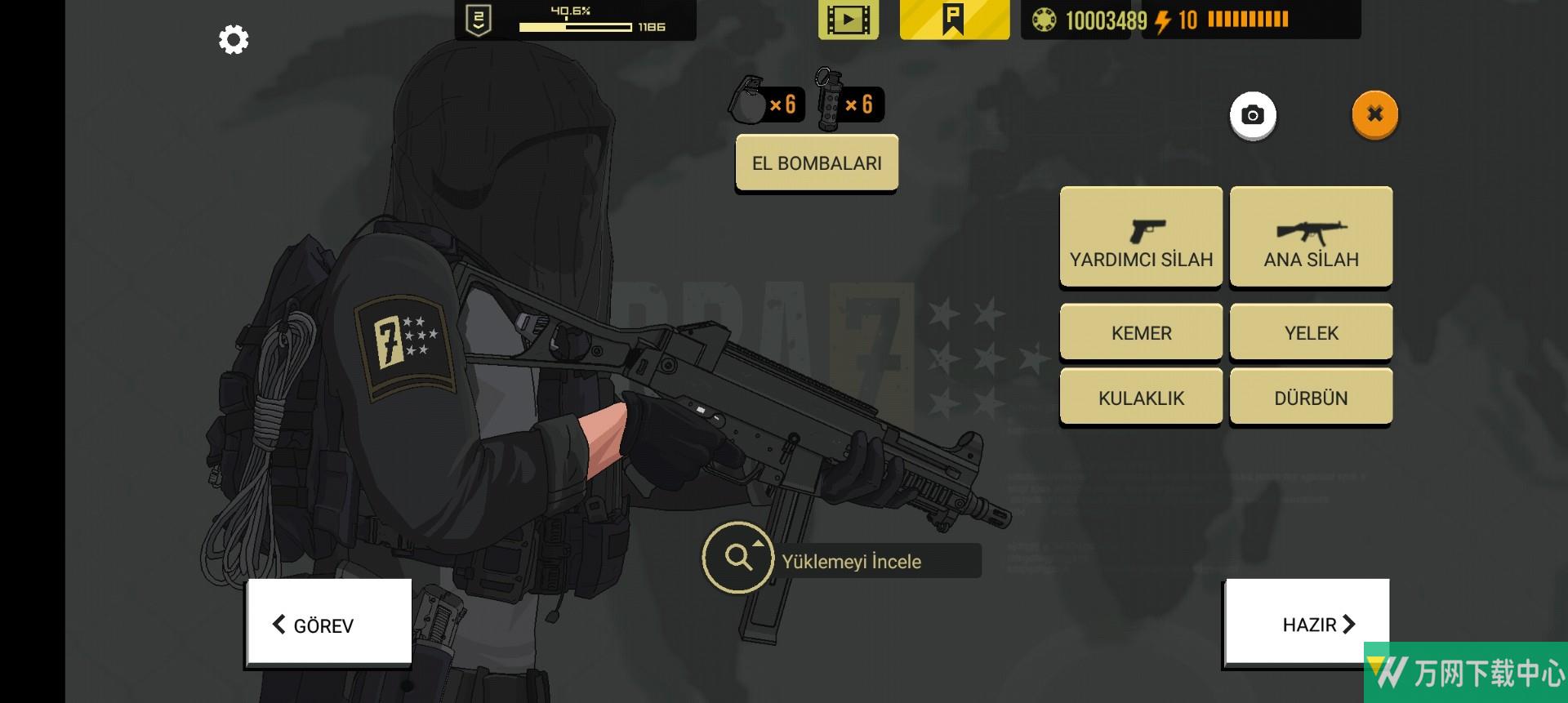Open the settings gear menu
Screen dimensions: 1568x703
[x=234, y=39]
